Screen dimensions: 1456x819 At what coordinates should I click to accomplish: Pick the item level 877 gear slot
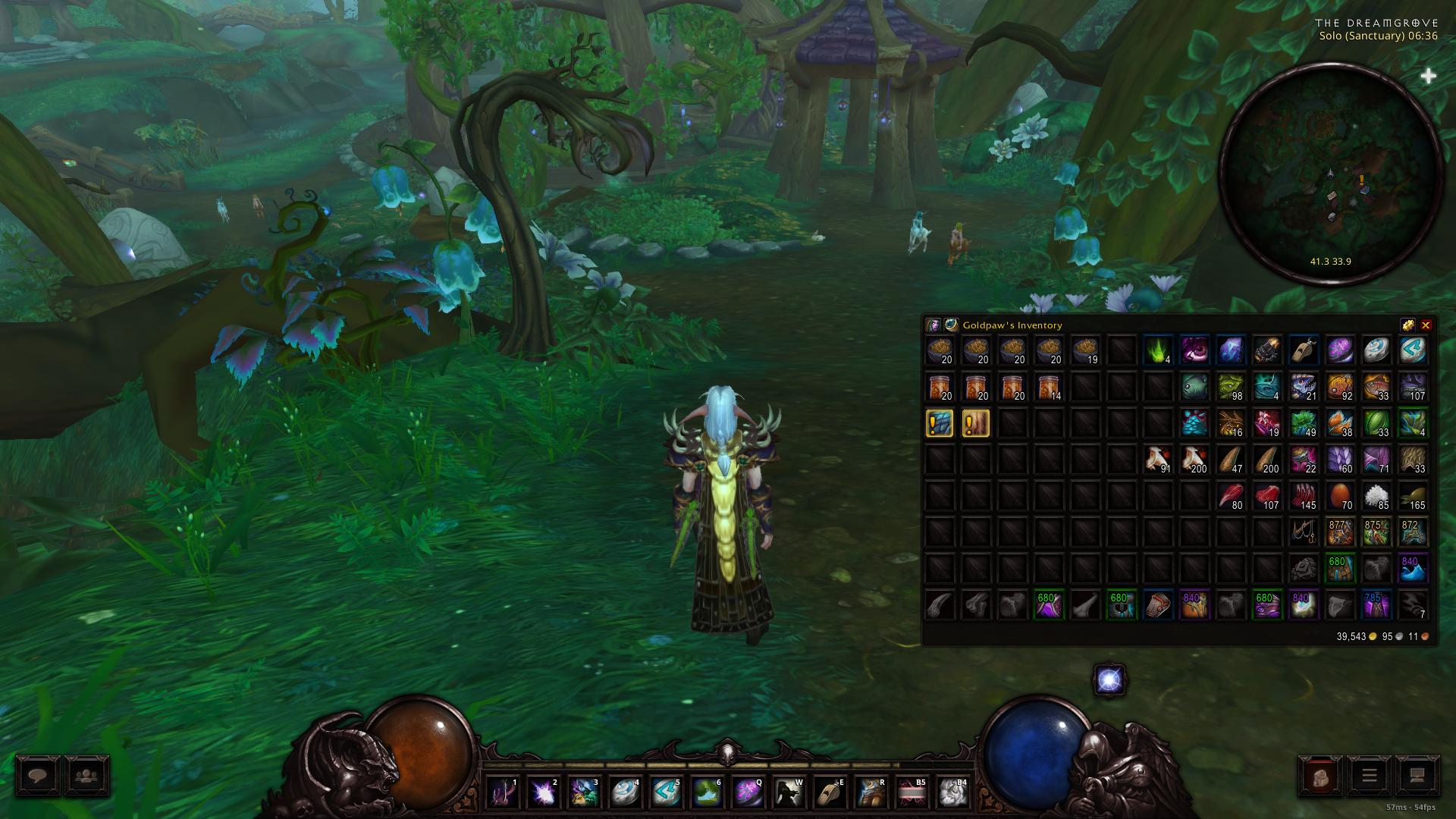[1340, 532]
